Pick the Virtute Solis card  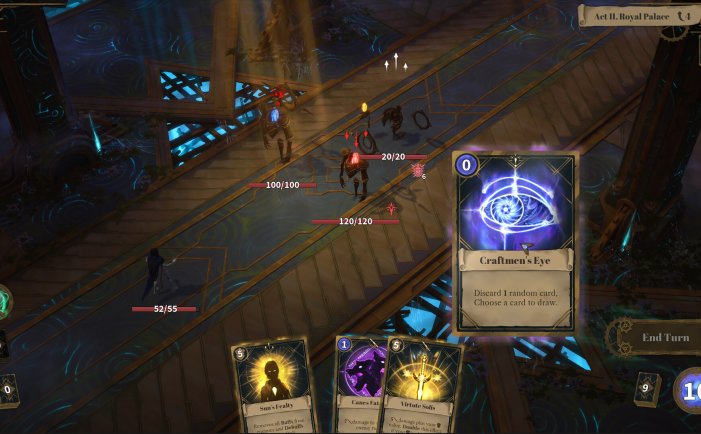click(x=425, y=388)
